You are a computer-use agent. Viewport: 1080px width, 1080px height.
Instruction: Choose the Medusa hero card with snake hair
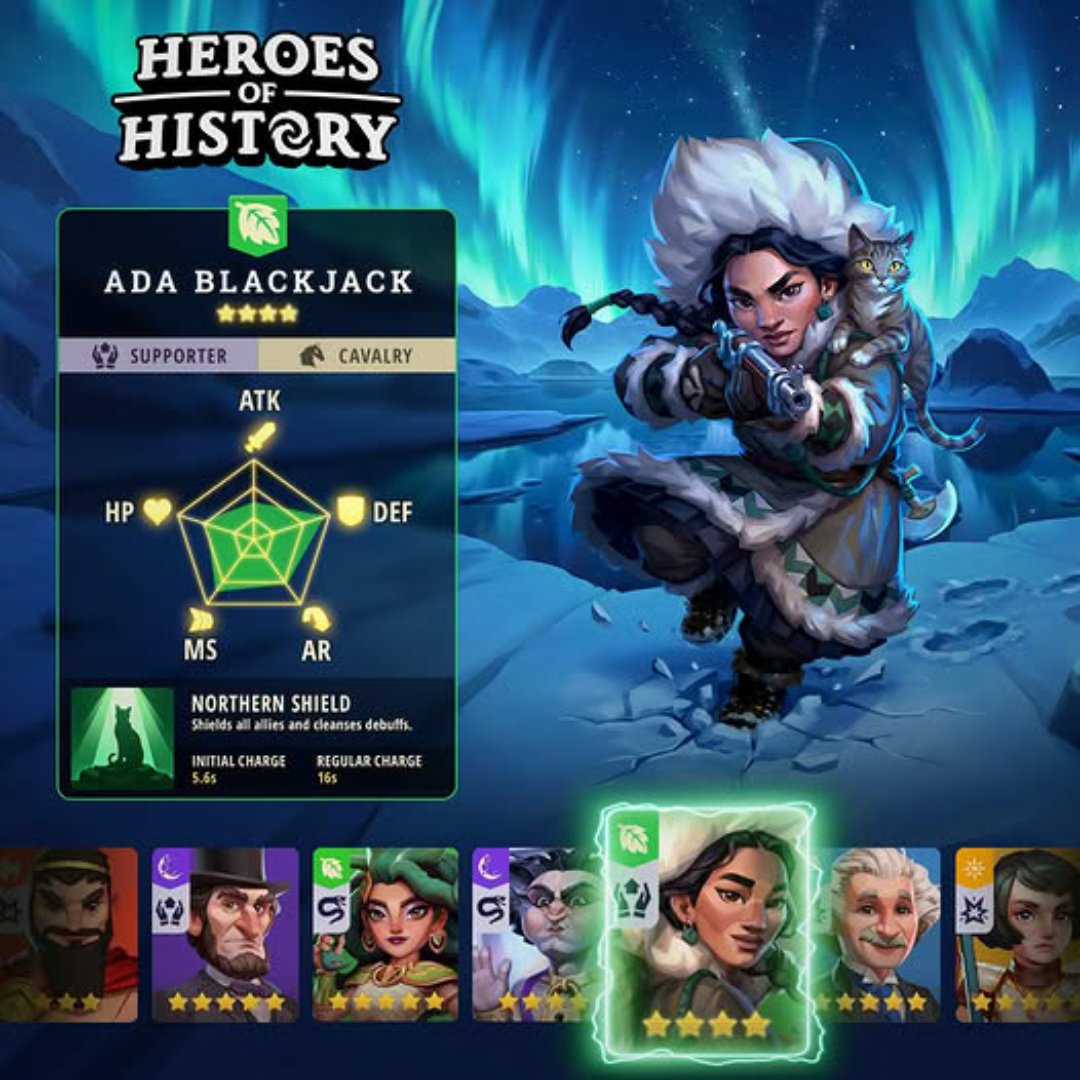385,933
